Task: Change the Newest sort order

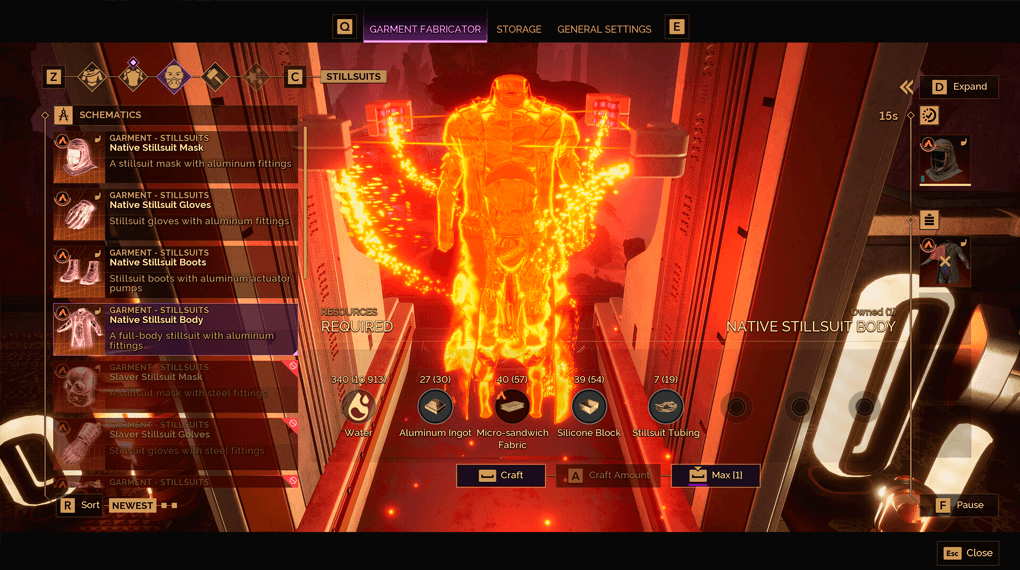Action: (x=132, y=505)
